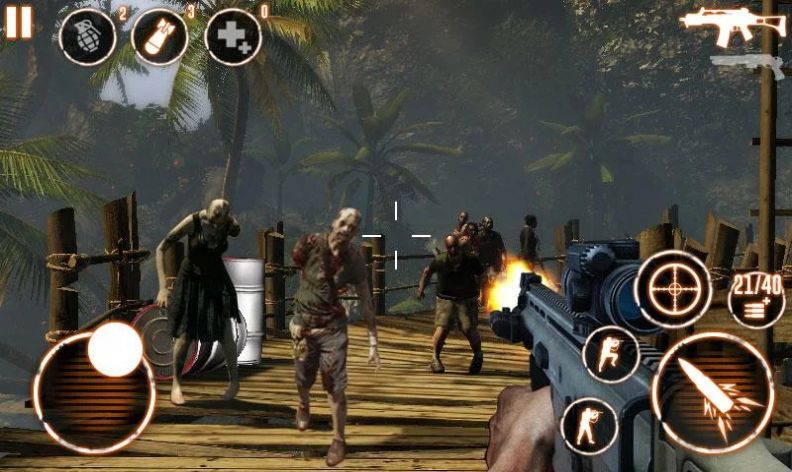The image size is (792, 472).
Task: Launch the airstrike bomb ability
Action: (160, 37)
